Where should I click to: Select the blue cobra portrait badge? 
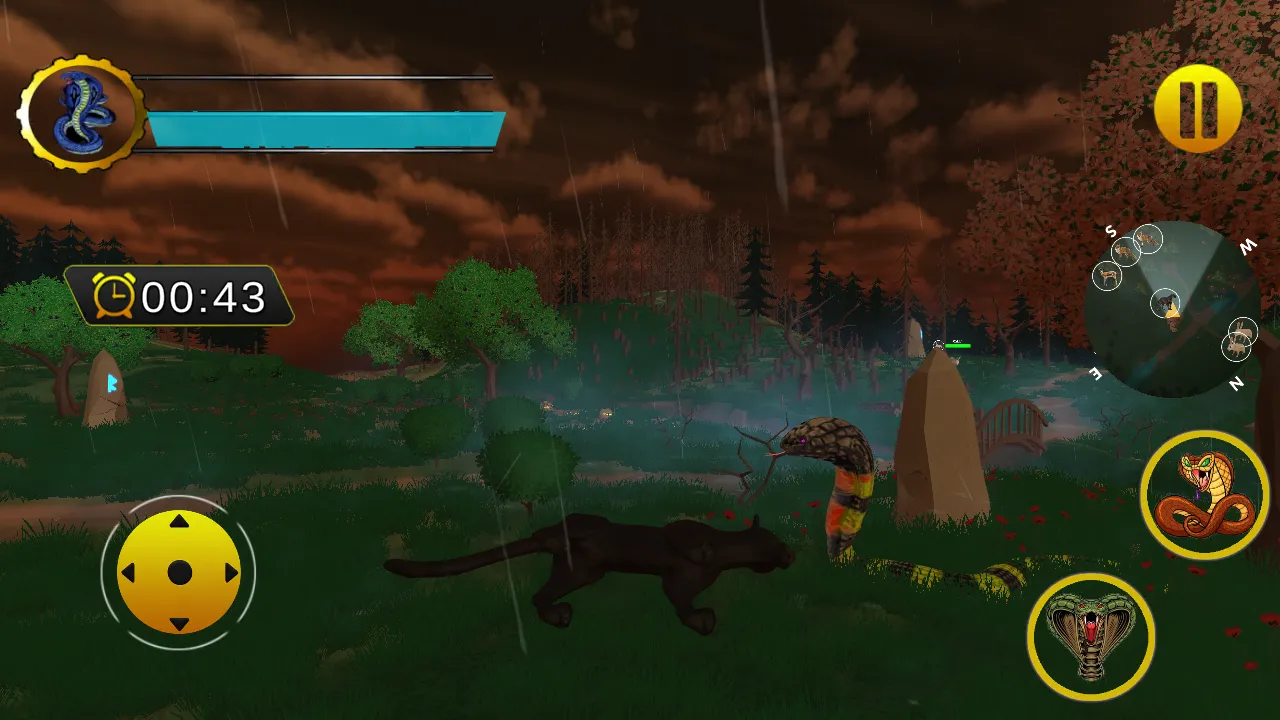pos(82,114)
